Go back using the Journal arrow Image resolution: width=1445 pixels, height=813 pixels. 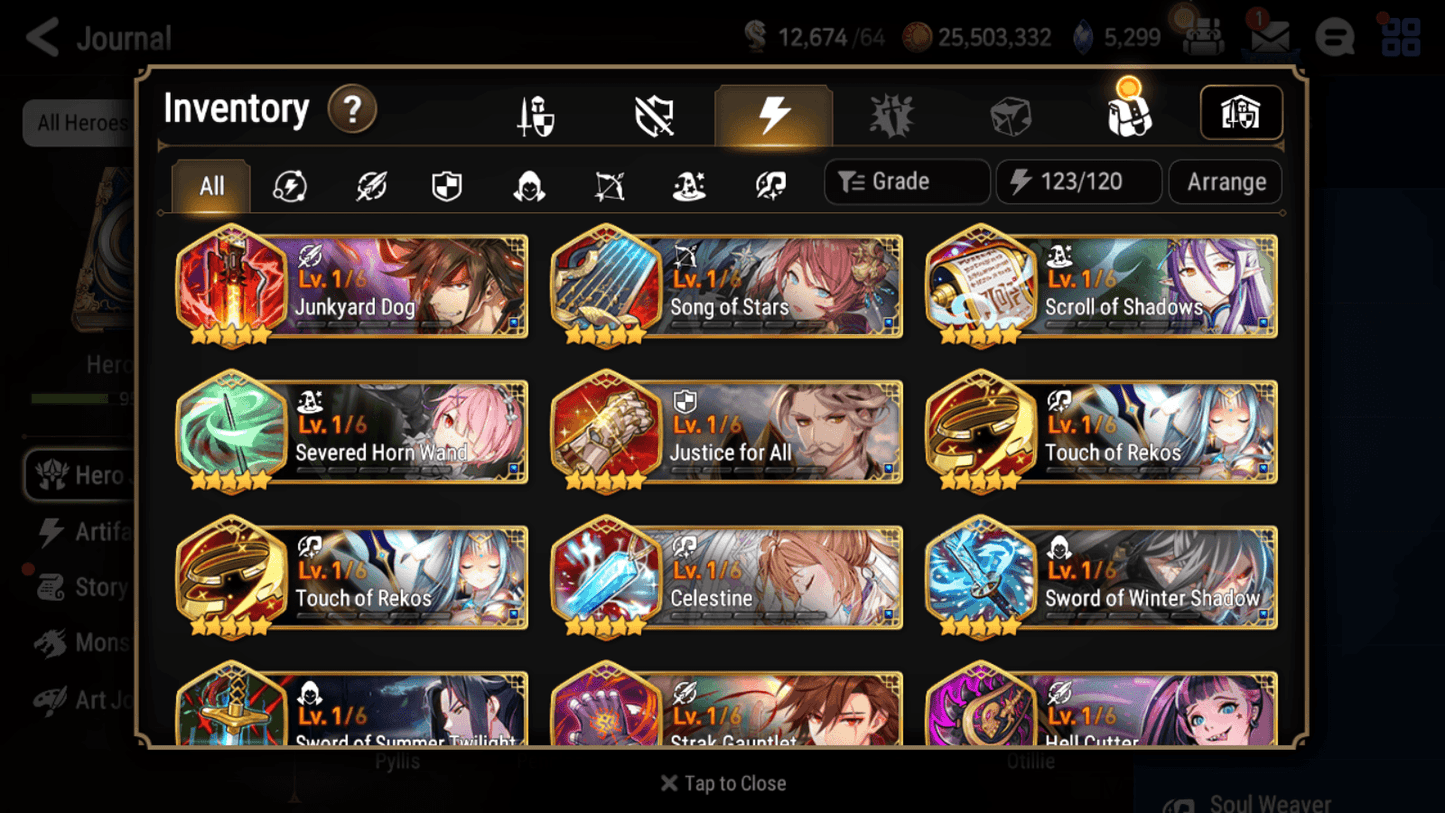click(40, 37)
